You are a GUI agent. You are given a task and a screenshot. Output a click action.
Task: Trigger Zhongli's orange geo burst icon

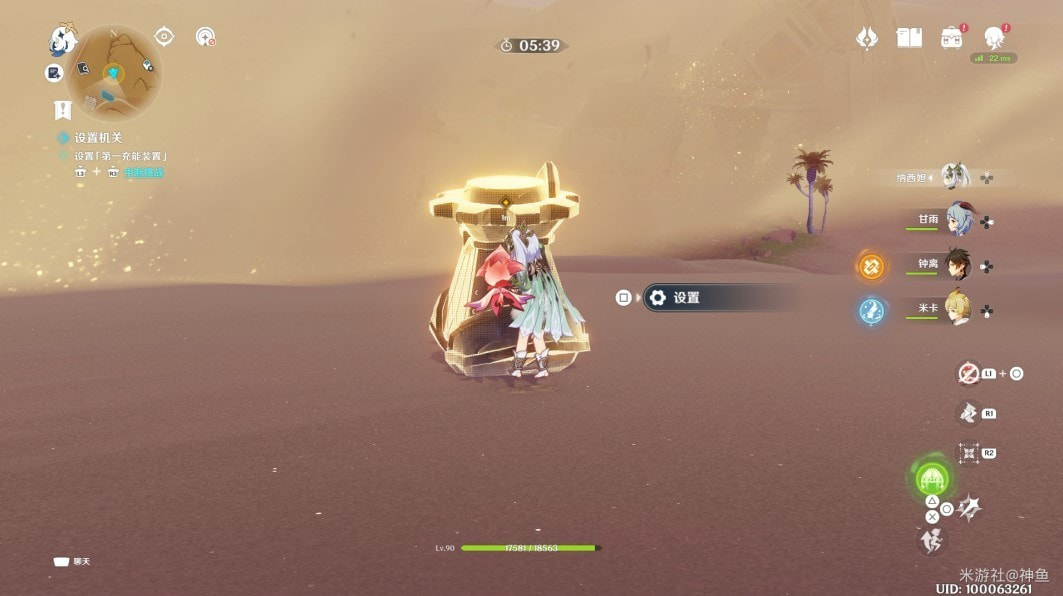tap(871, 266)
